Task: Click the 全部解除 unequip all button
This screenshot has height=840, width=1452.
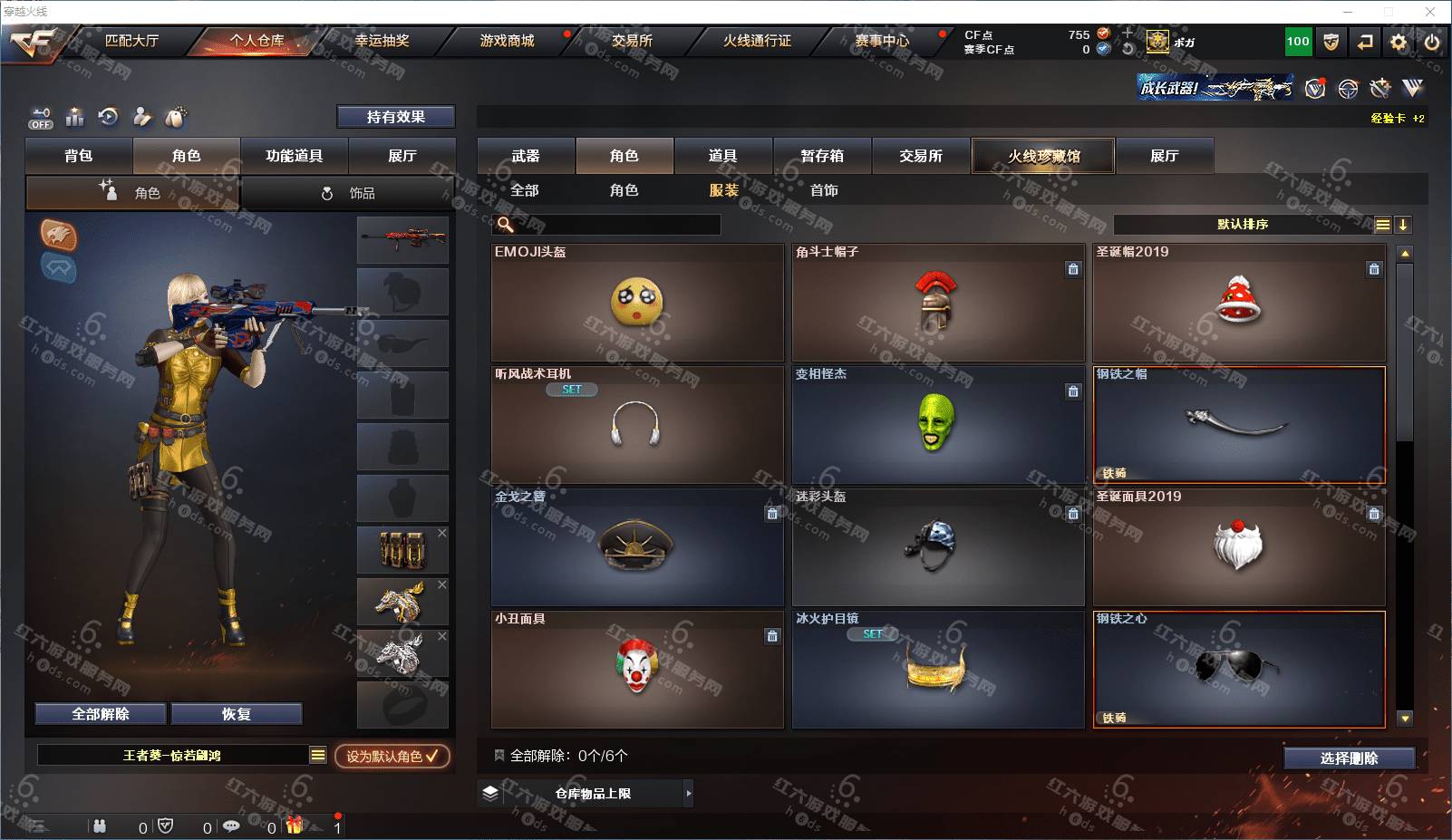Action: 101,714
